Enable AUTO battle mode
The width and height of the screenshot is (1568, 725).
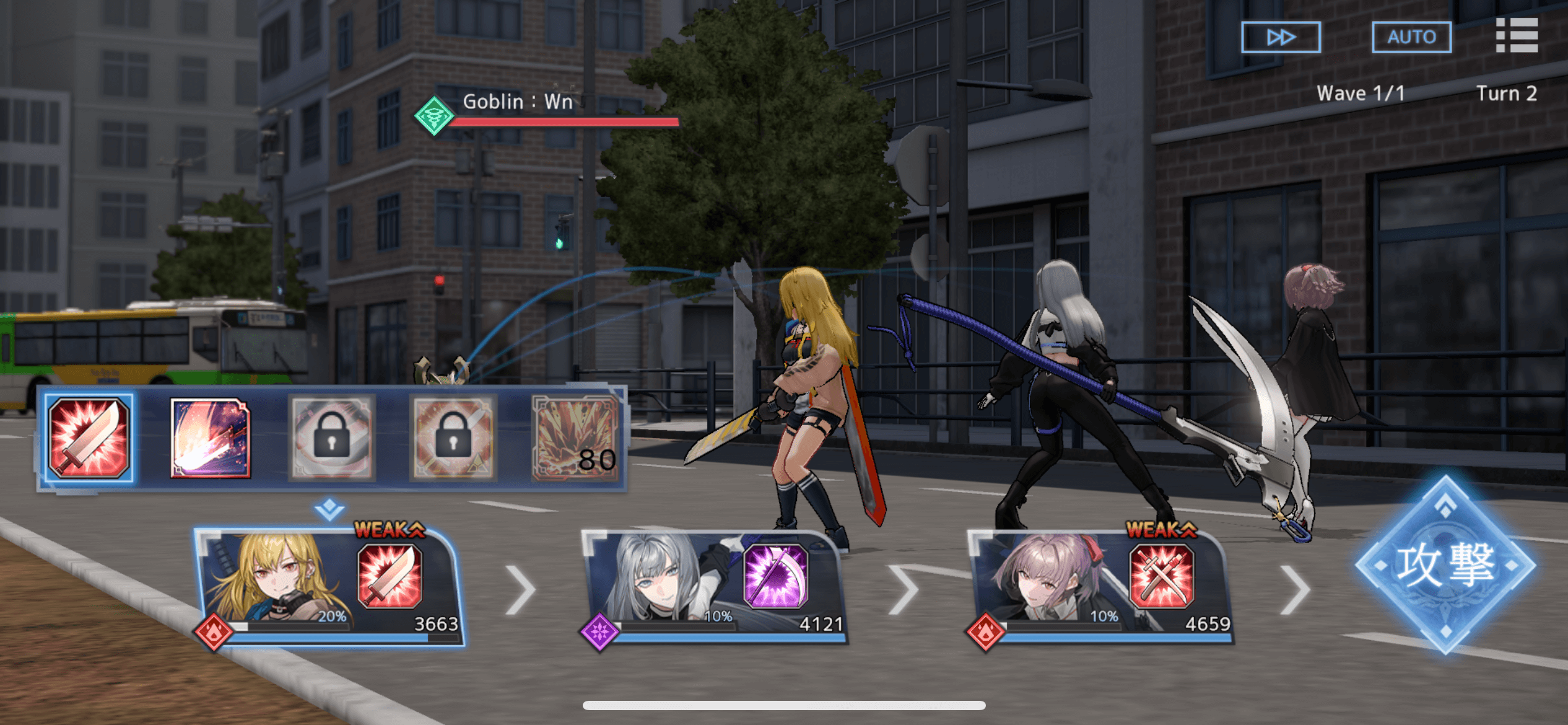pyautogui.click(x=1411, y=37)
